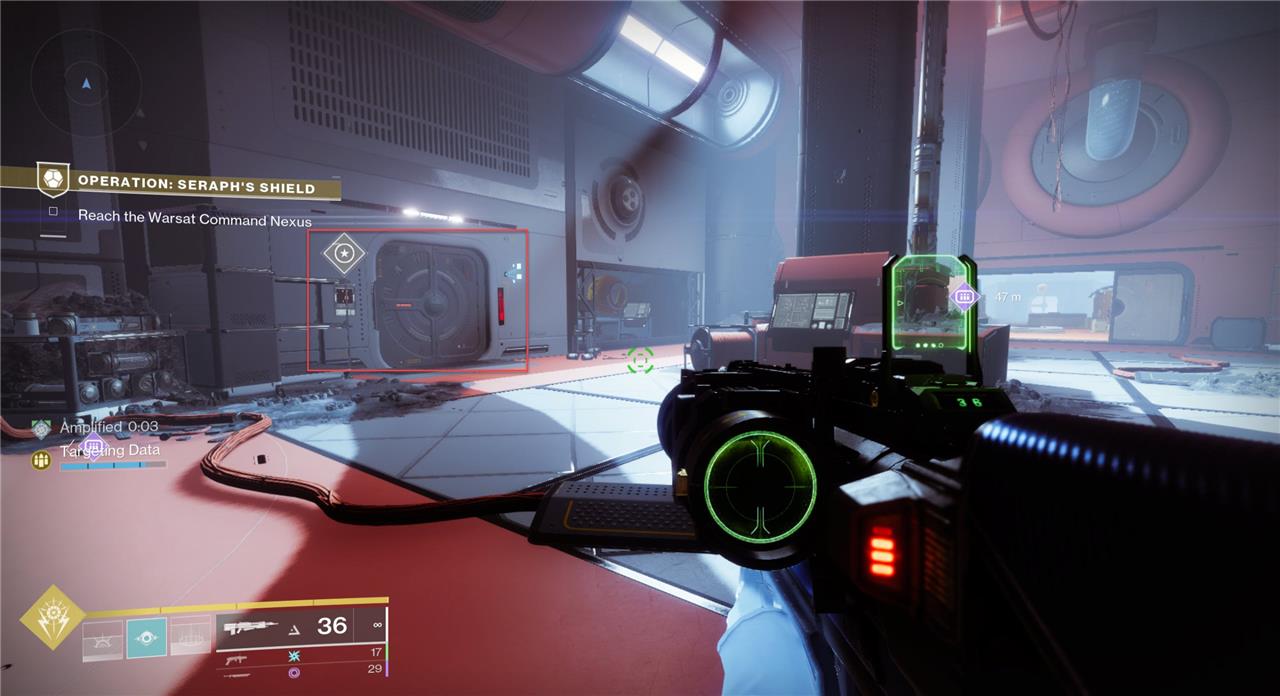Select the class ability slot right of teal
Viewport: 1280px width, 696px height.
point(190,638)
